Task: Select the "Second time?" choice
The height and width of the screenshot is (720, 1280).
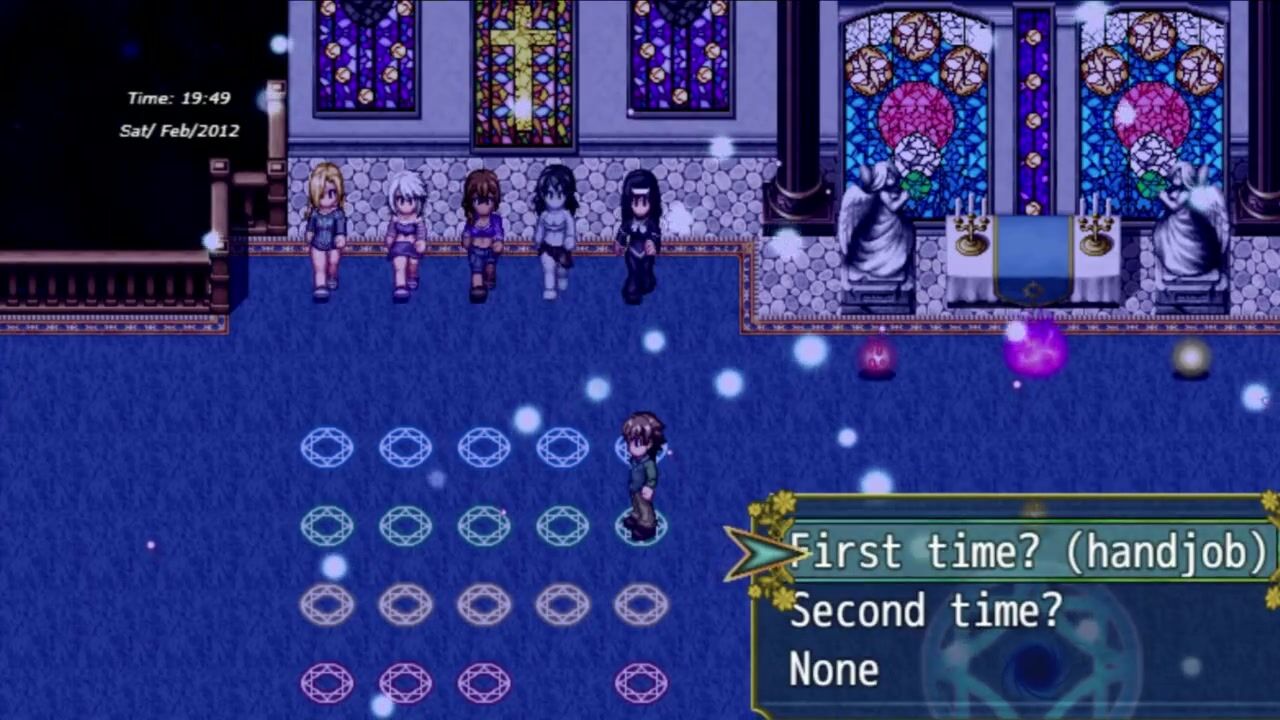Action: pyautogui.click(x=926, y=610)
